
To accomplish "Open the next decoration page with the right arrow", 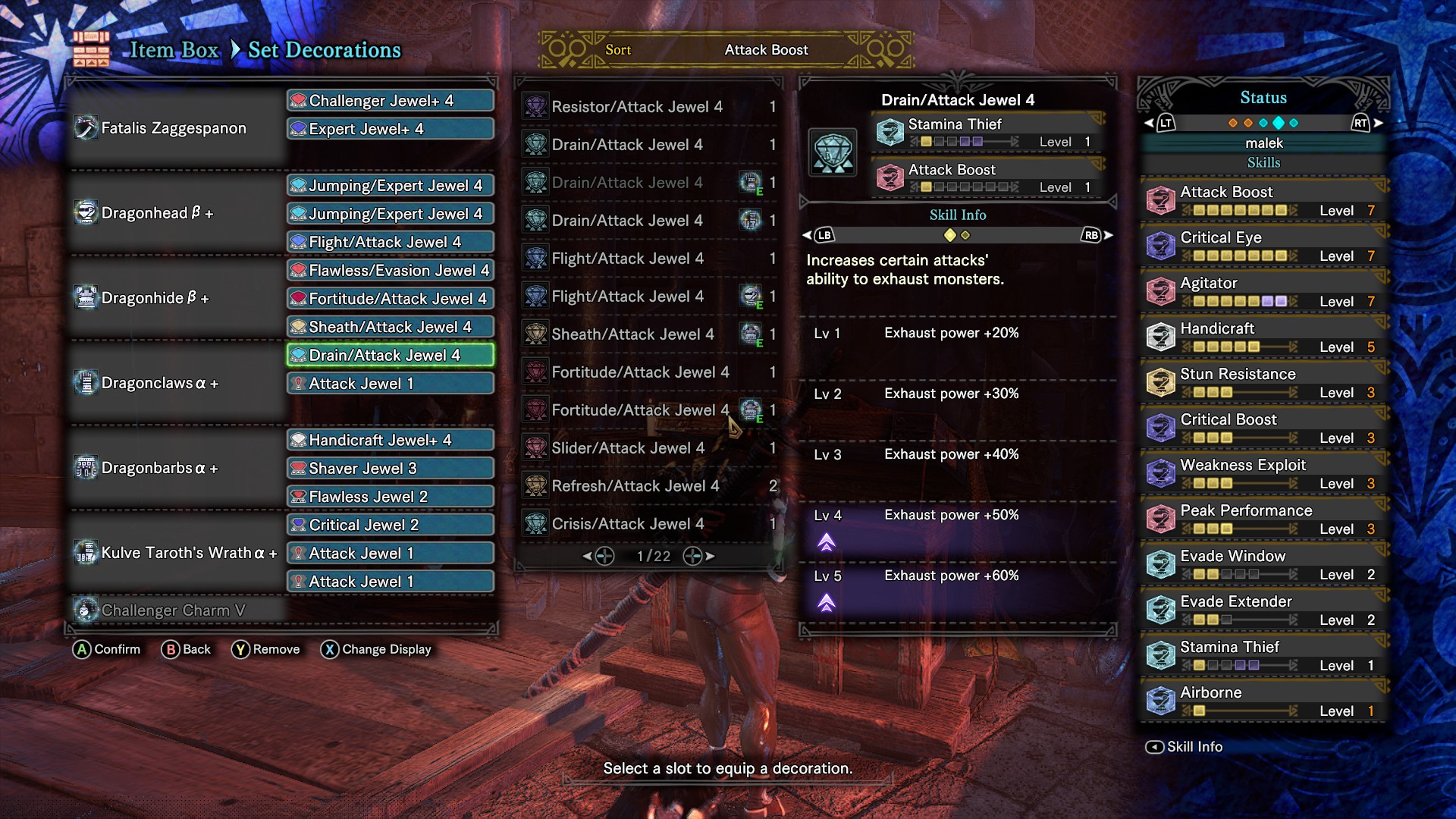I will pos(710,556).
